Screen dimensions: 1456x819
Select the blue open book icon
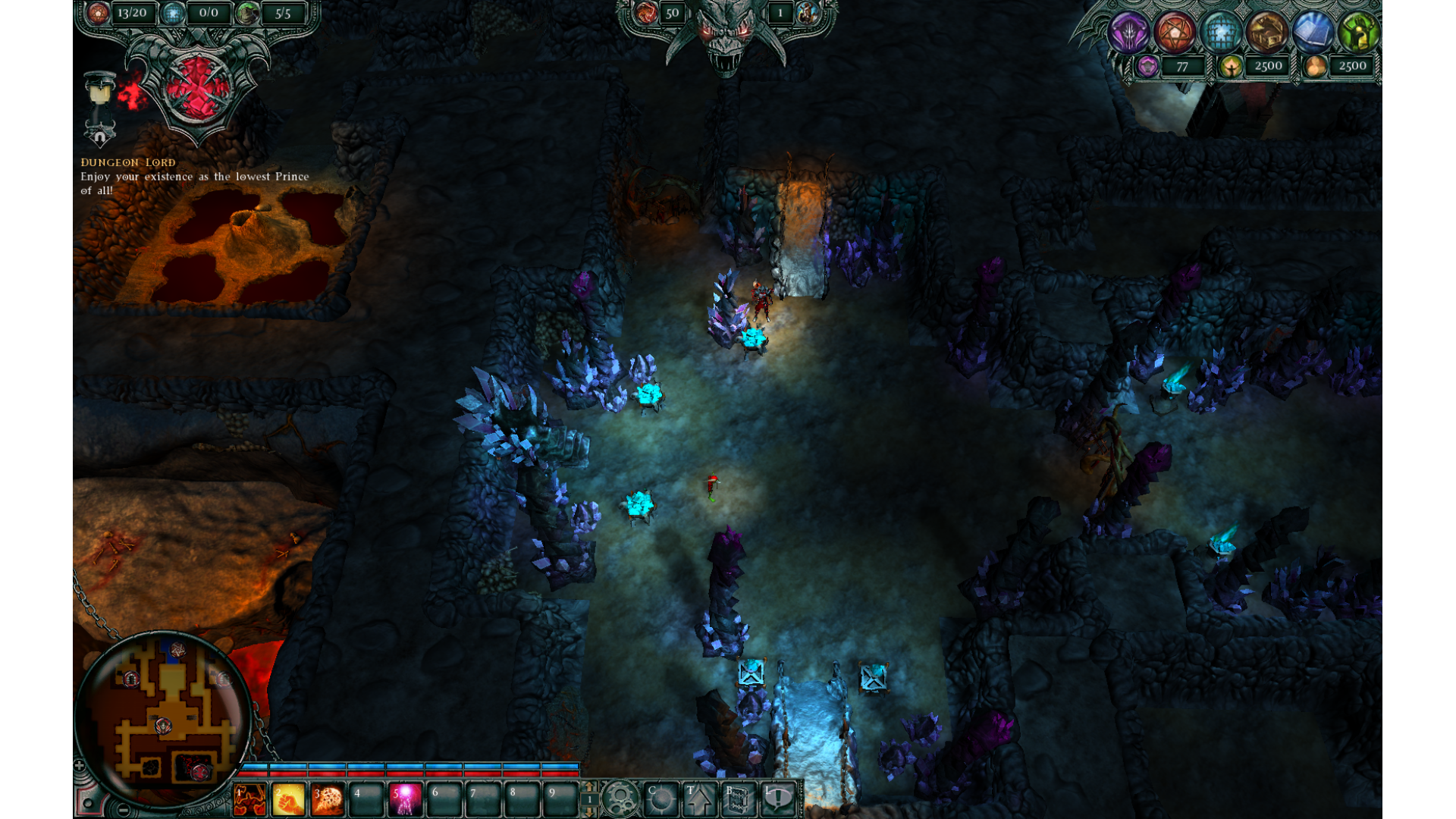[x=1313, y=33]
